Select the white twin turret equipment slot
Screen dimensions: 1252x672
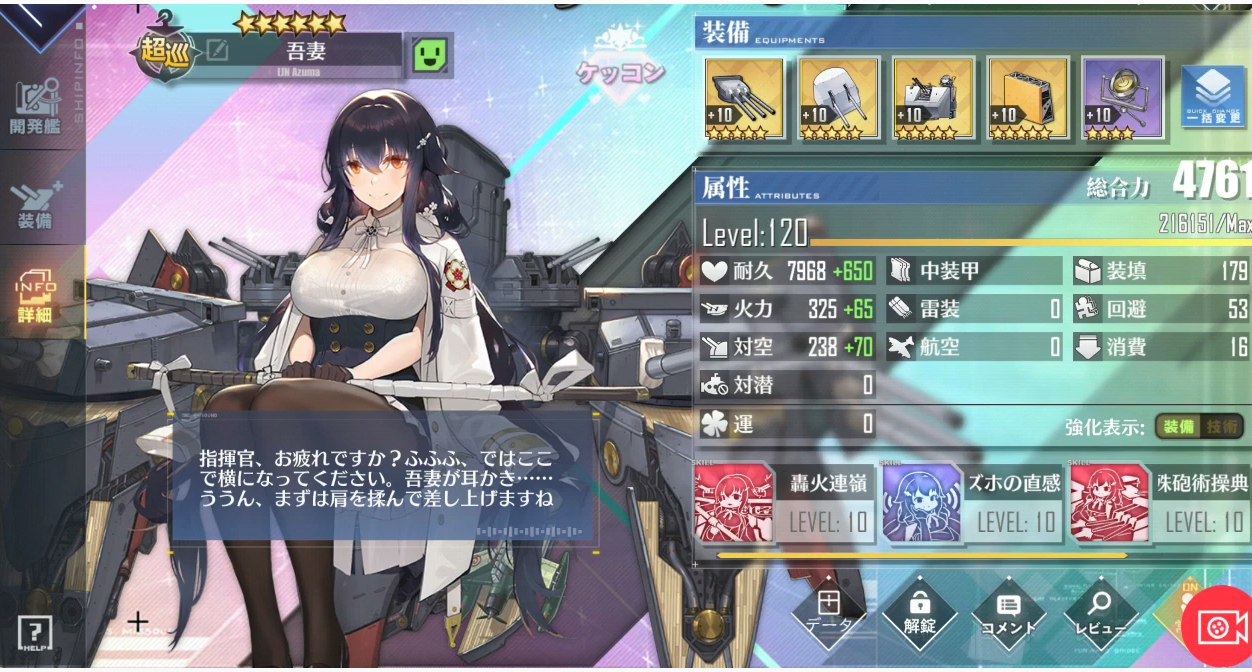[x=838, y=98]
